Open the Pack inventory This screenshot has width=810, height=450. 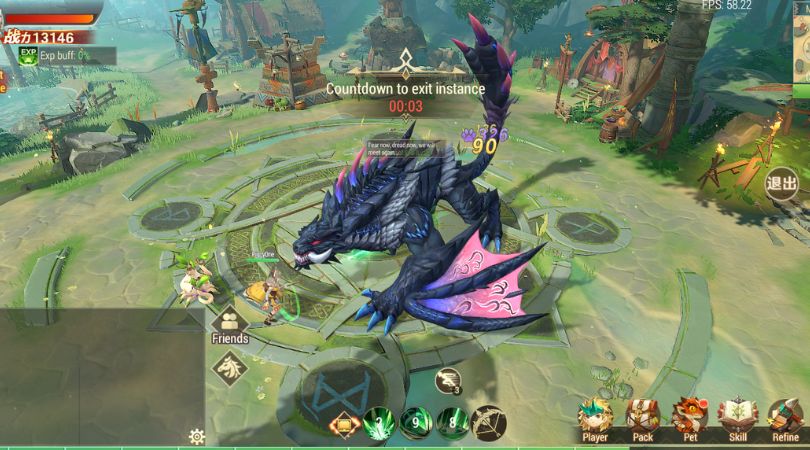click(x=643, y=418)
